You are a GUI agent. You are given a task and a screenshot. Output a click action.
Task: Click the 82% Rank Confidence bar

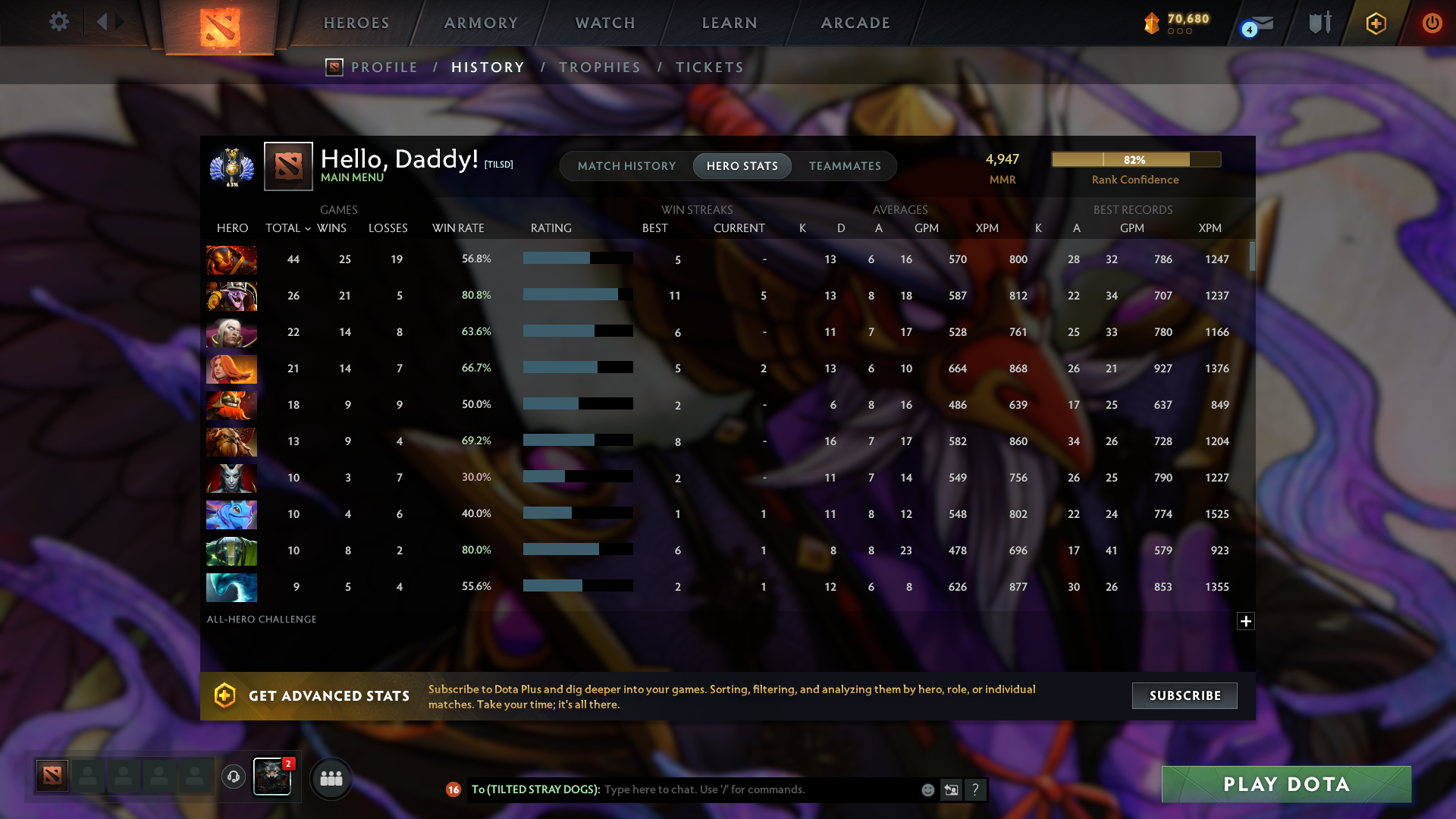click(x=1135, y=159)
